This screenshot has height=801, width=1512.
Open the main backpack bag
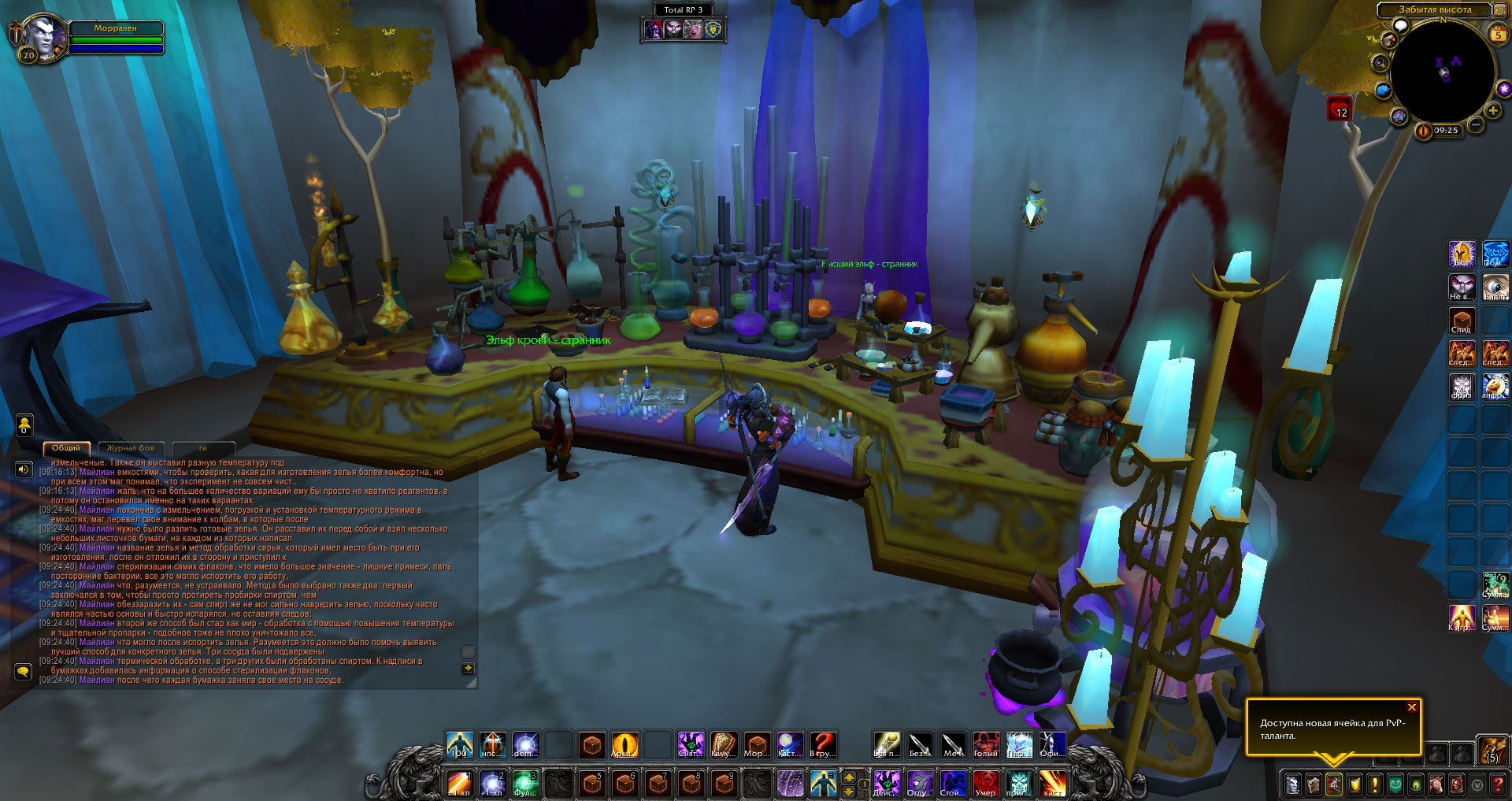pyautogui.click(x=1491, y=751)
